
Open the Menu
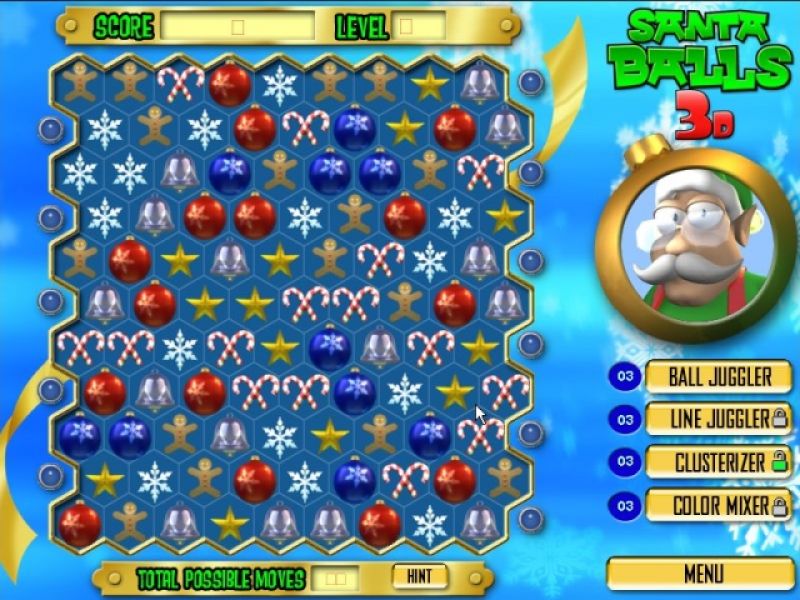pos(702,574)
